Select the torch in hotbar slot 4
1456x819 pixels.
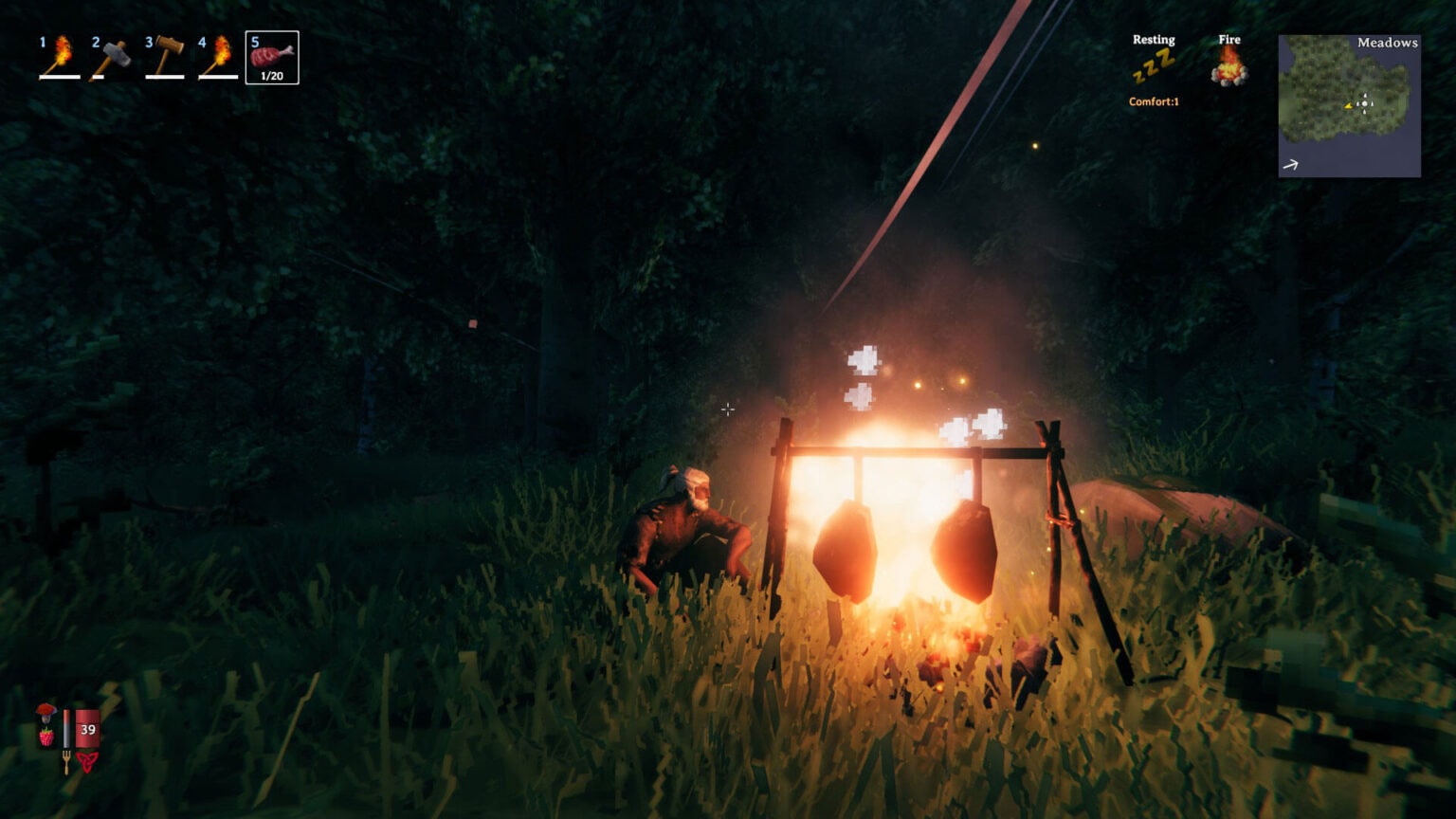tap(218, 57)
